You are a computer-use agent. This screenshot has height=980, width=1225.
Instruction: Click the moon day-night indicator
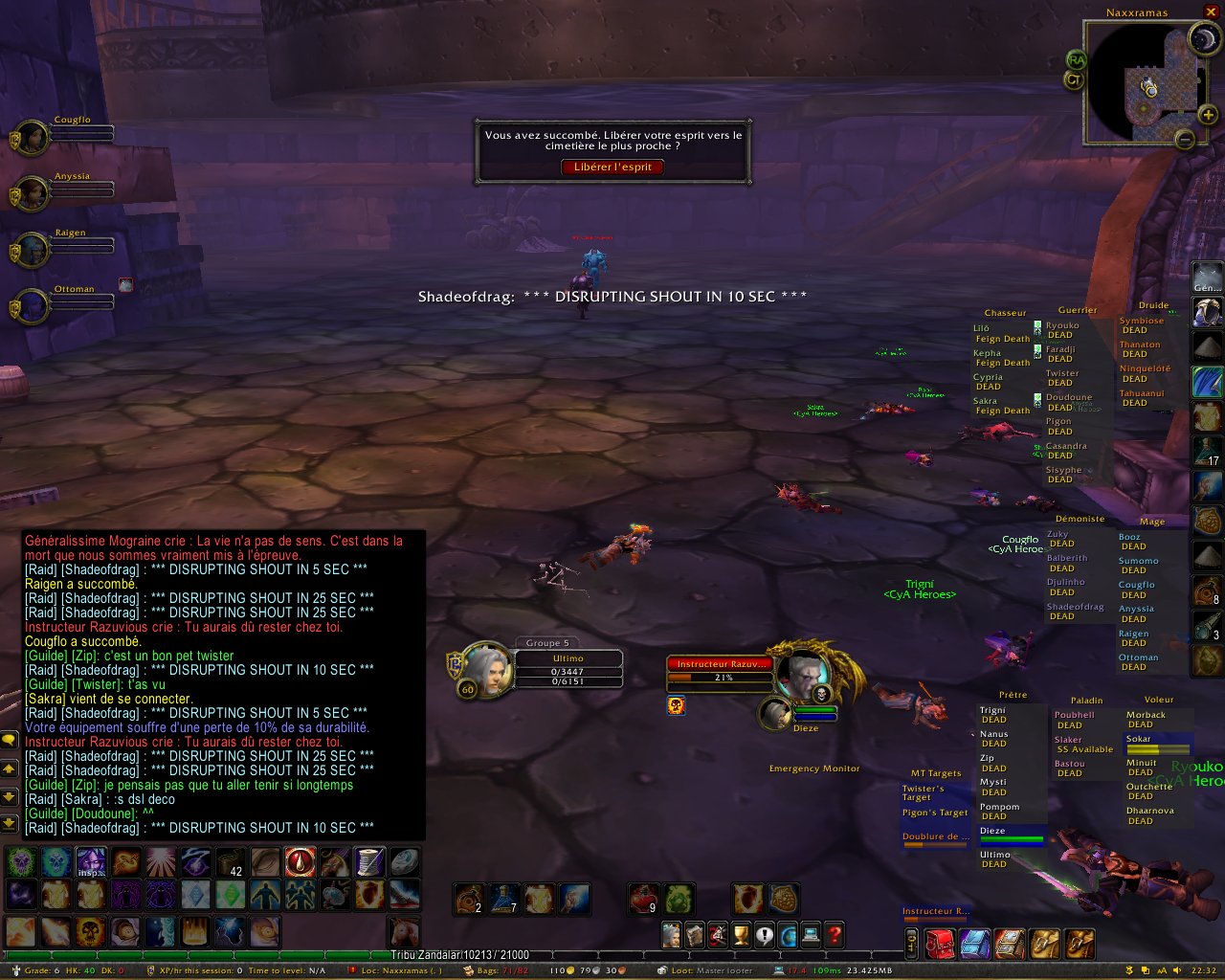tap(1203, 39)
